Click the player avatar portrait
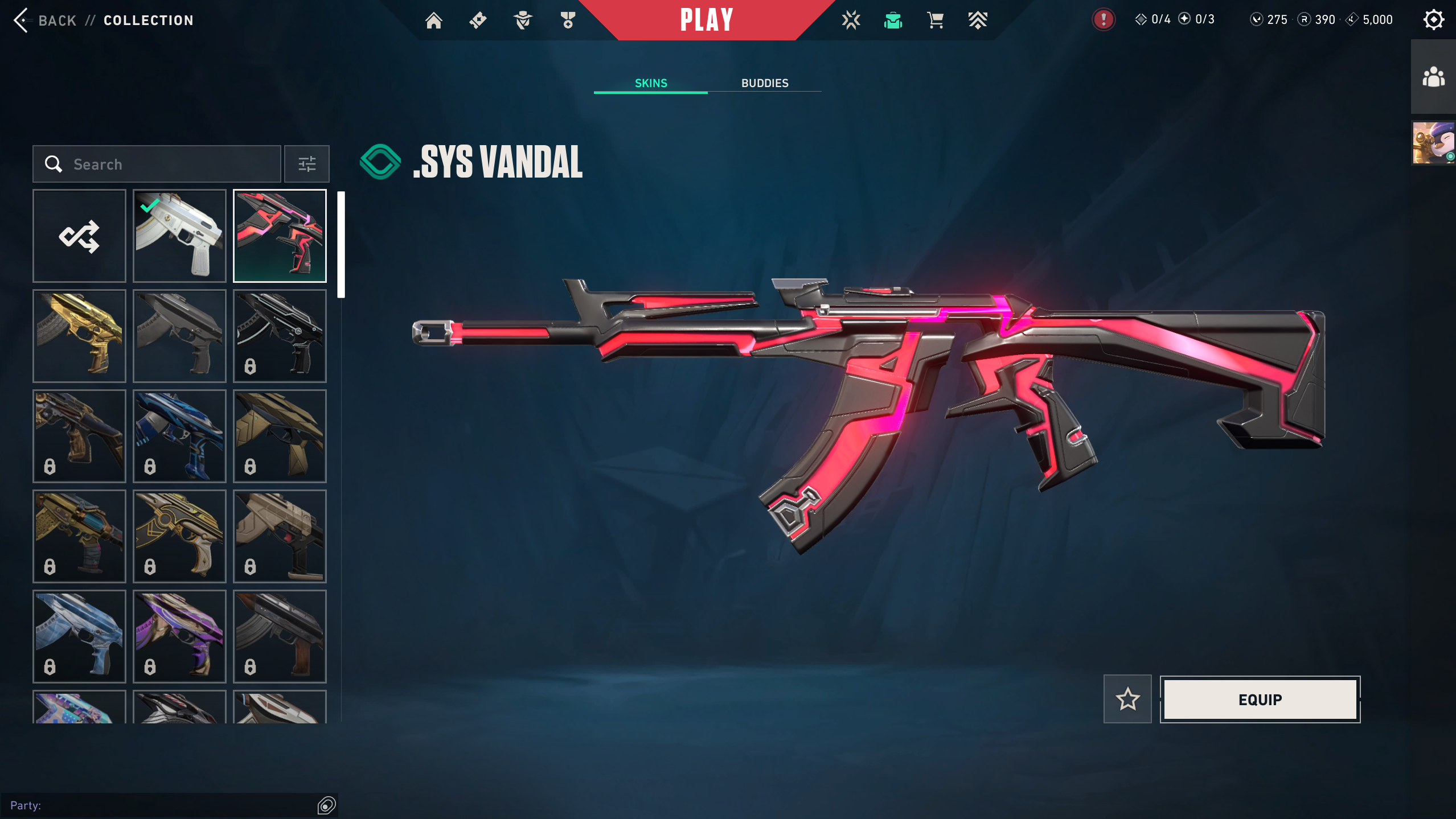 point(1433,143)
